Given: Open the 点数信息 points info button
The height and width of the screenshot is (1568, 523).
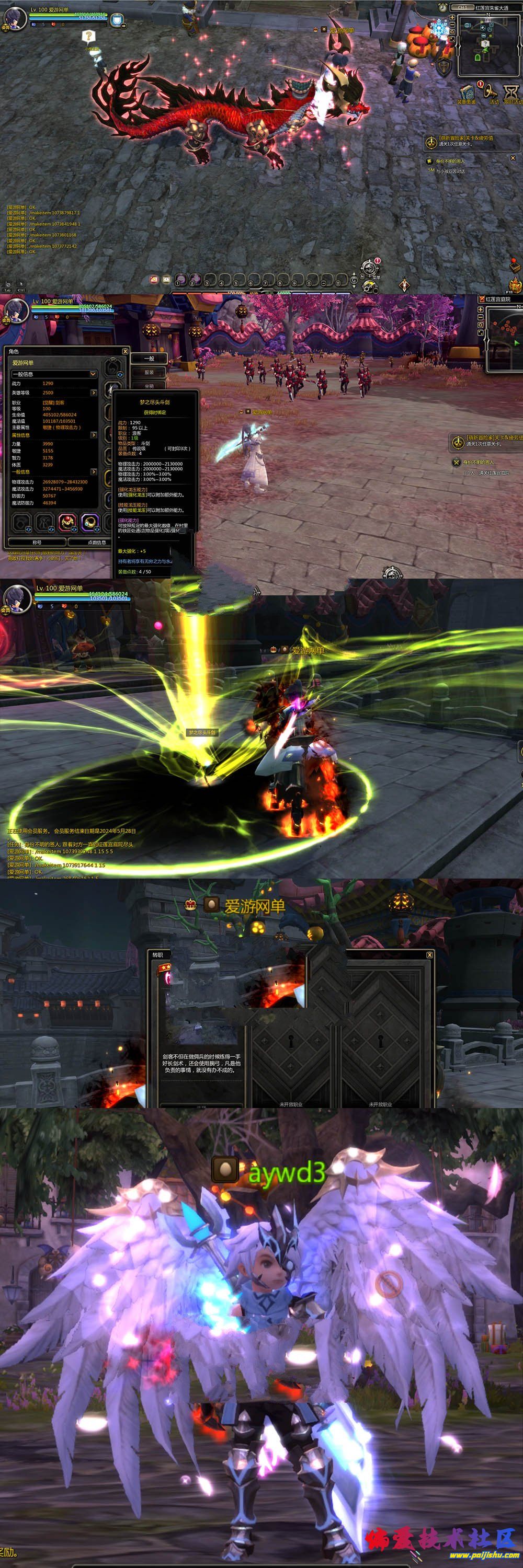Looking at the screenshot, I should tap(96, 541).
